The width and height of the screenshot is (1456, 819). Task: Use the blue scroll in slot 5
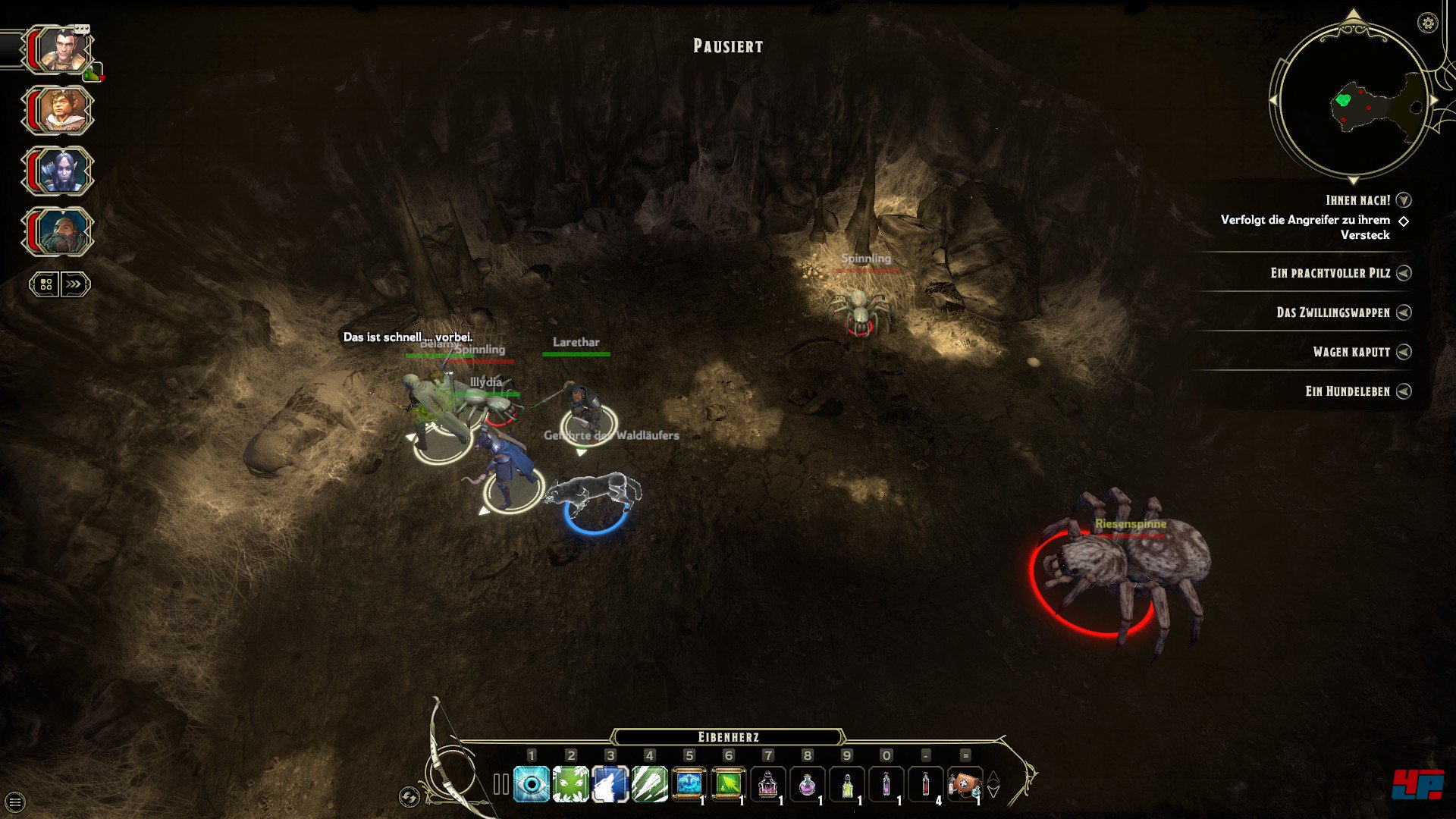pyautogui.click(x=689, y=784)
